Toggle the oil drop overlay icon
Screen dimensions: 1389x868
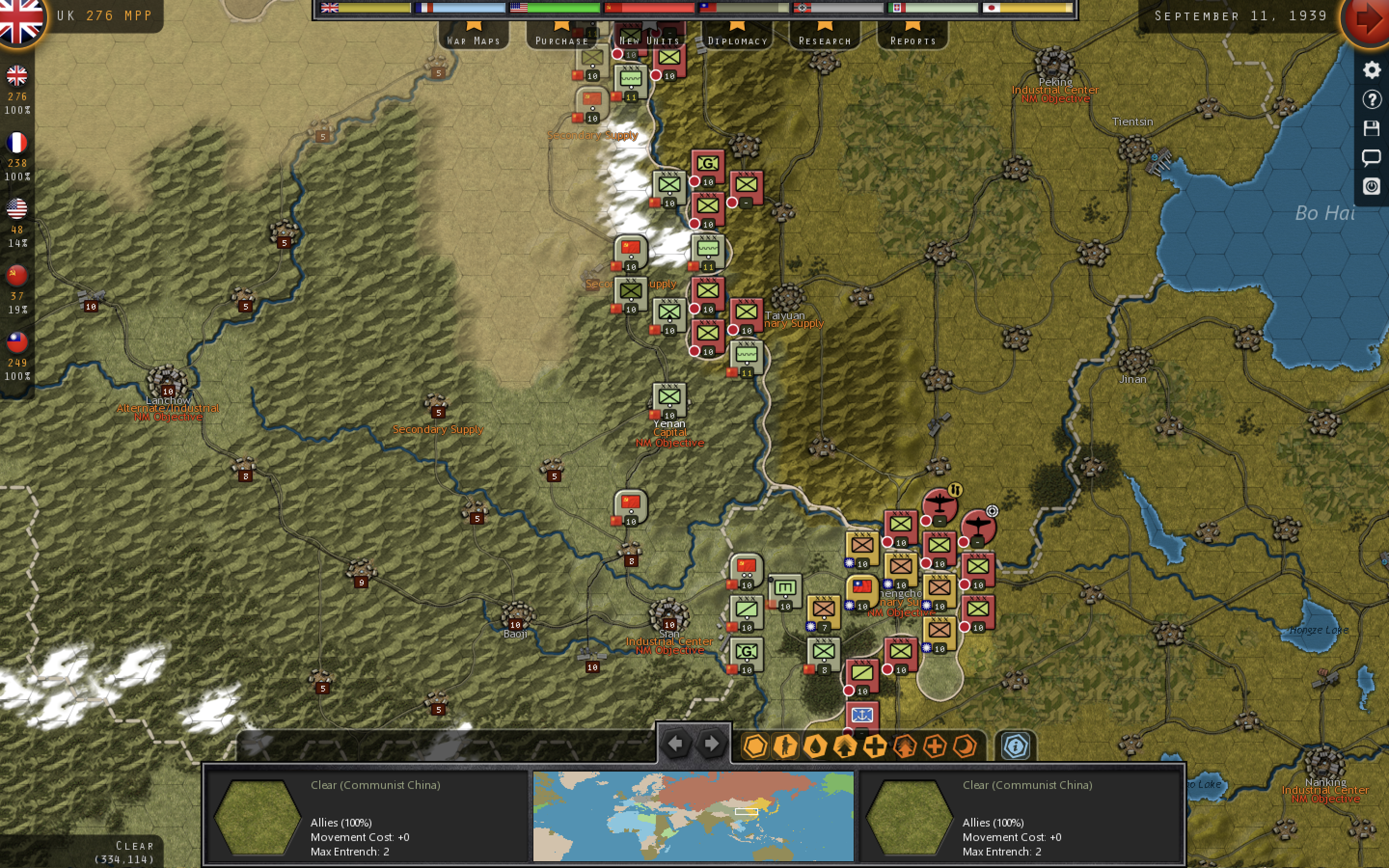tap(815, 746)
